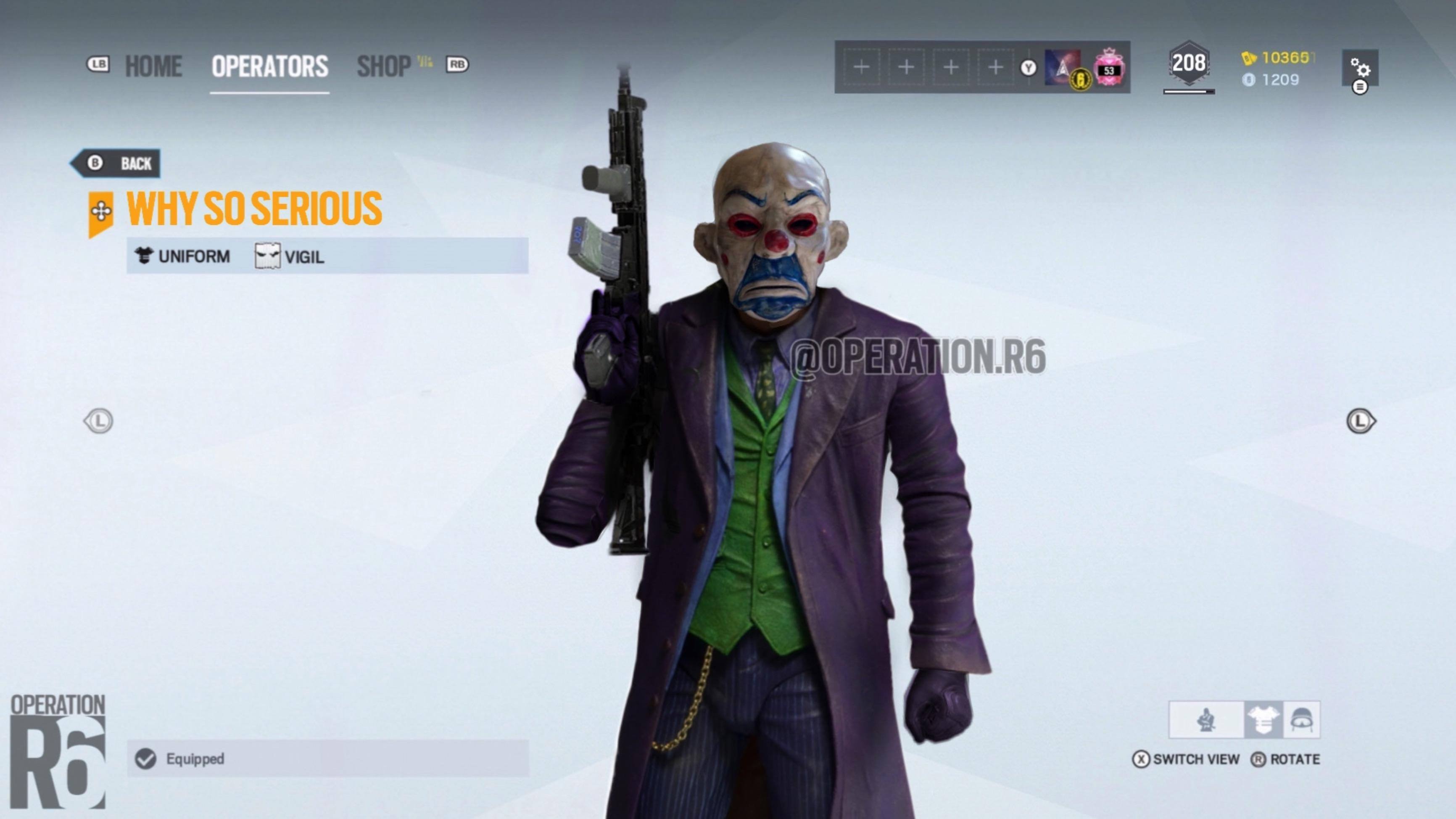The image size is (1456, 819).
Task: Open the settings gear in the top right
Action: pyautogui.click(x=1361, y=69)
